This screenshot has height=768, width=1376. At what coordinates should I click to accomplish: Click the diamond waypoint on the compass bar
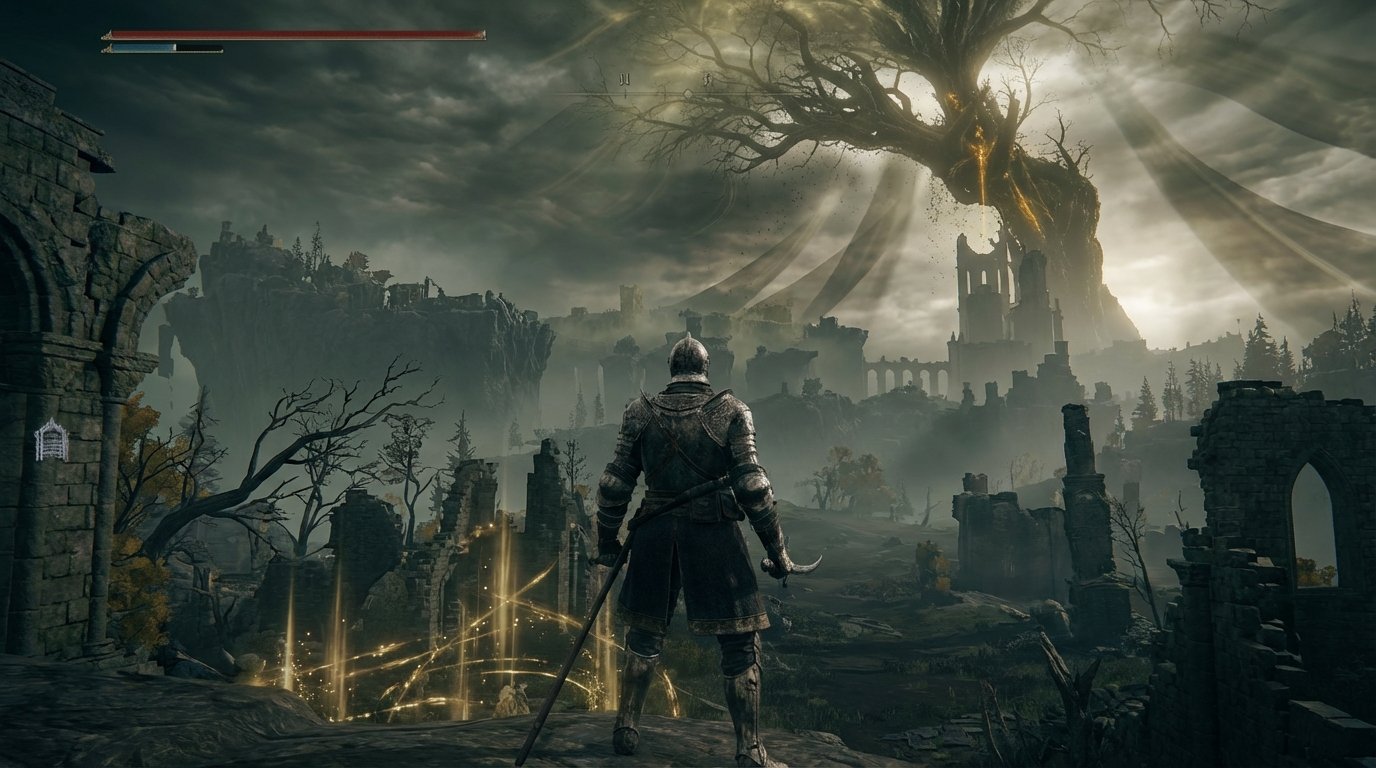click(x=688, y=93)
